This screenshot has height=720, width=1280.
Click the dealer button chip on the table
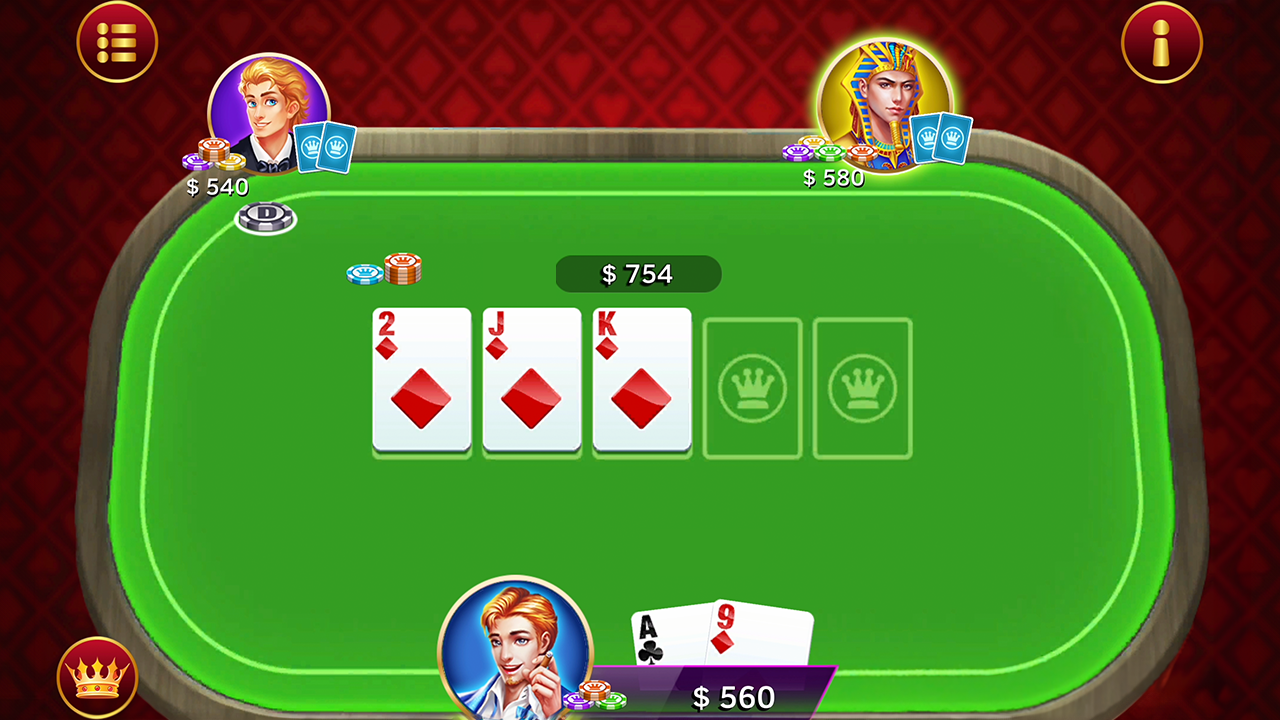[264, 218]
